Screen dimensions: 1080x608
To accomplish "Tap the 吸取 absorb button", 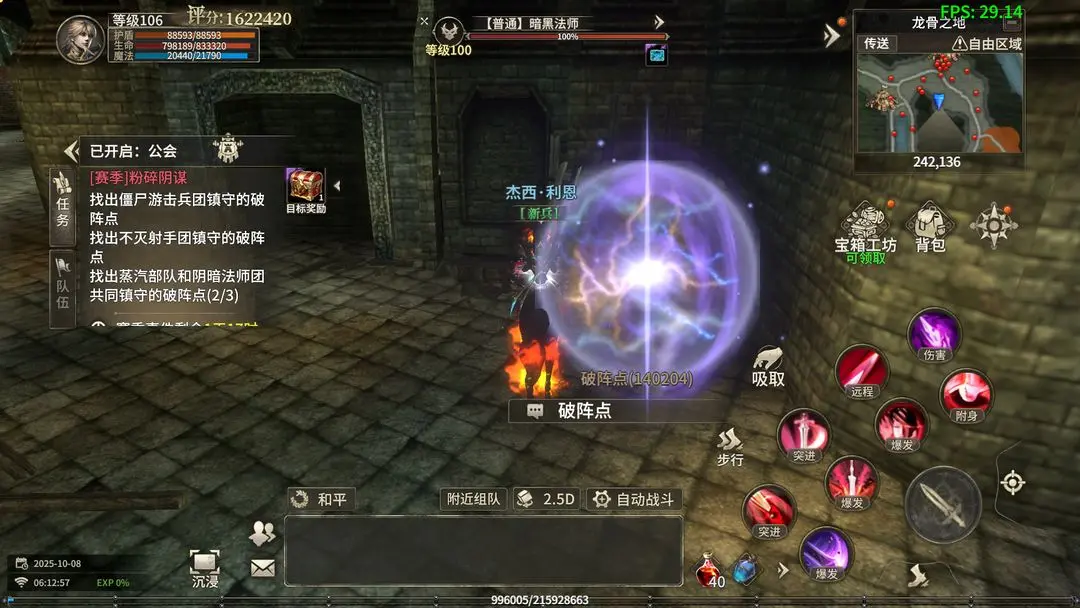I will click(x=768, y=367).
